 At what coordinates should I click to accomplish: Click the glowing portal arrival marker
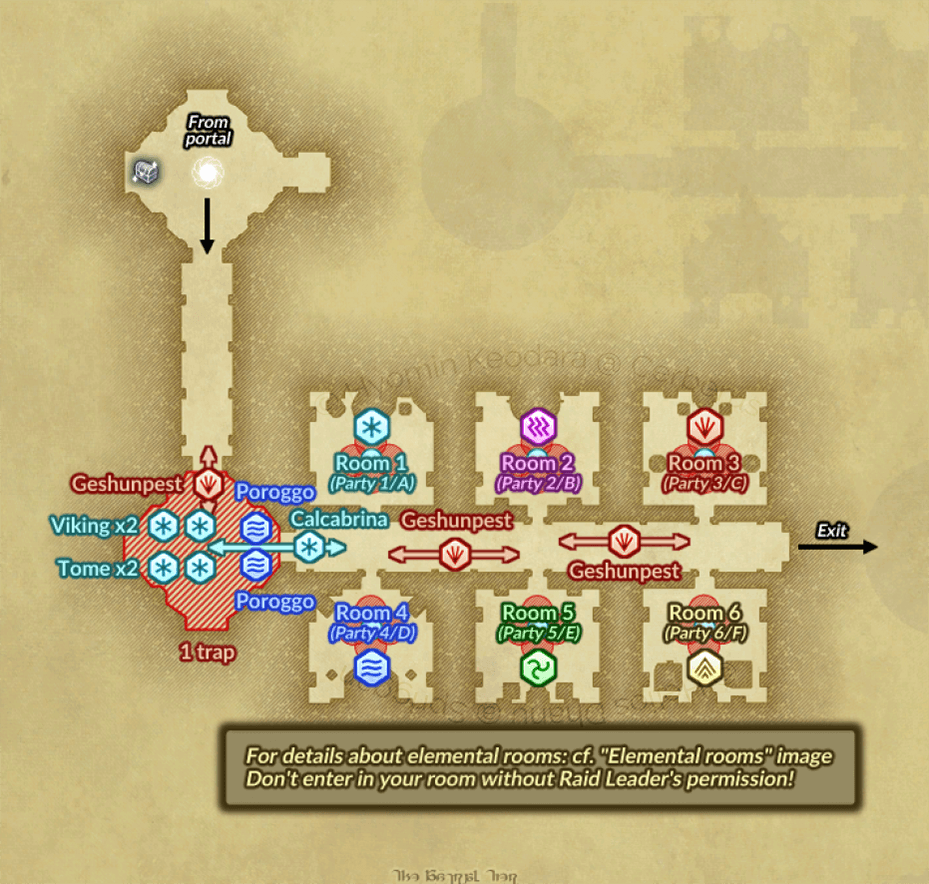pos(207,173)
